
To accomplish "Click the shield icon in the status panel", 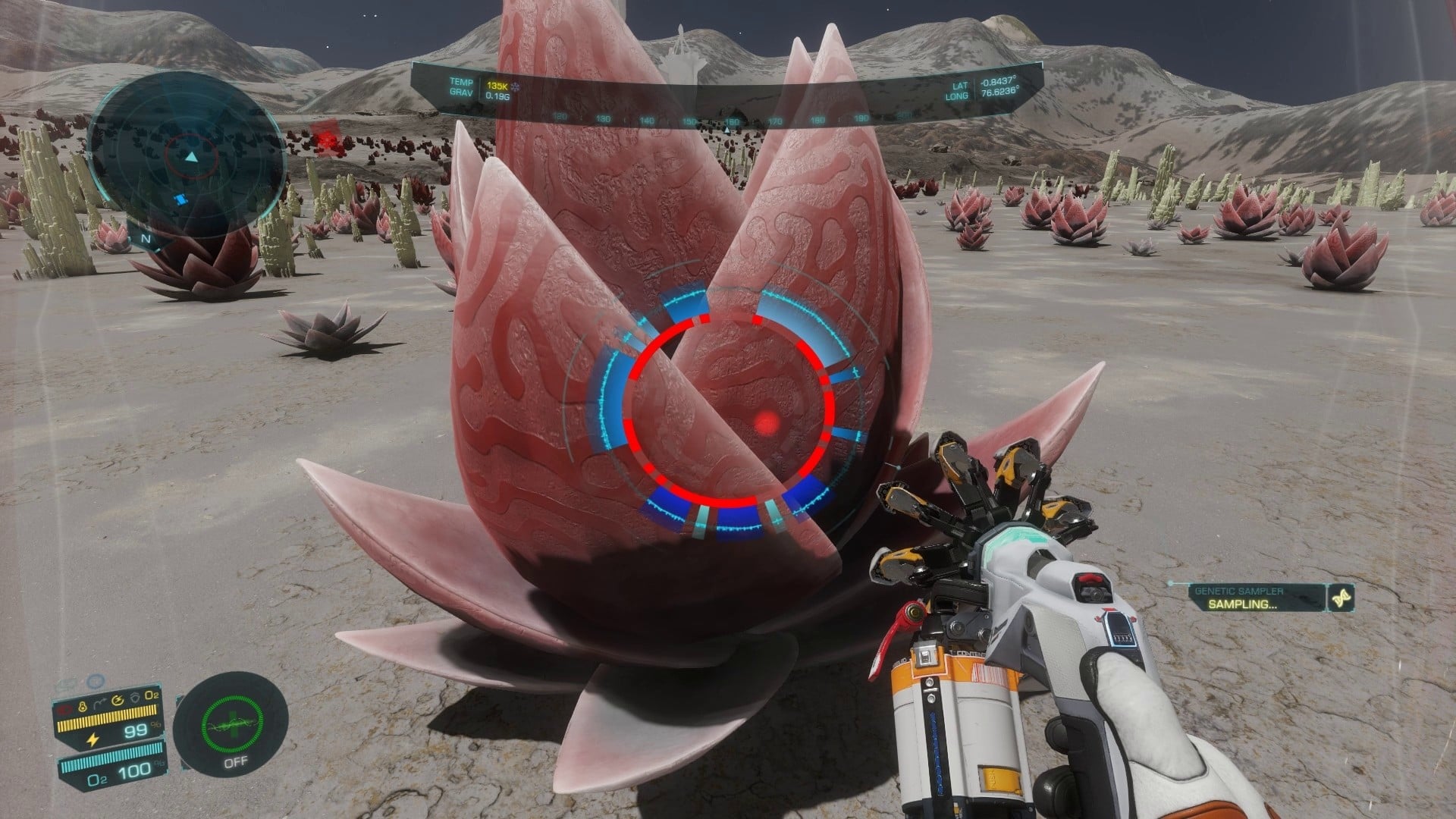I will point(136,697).
